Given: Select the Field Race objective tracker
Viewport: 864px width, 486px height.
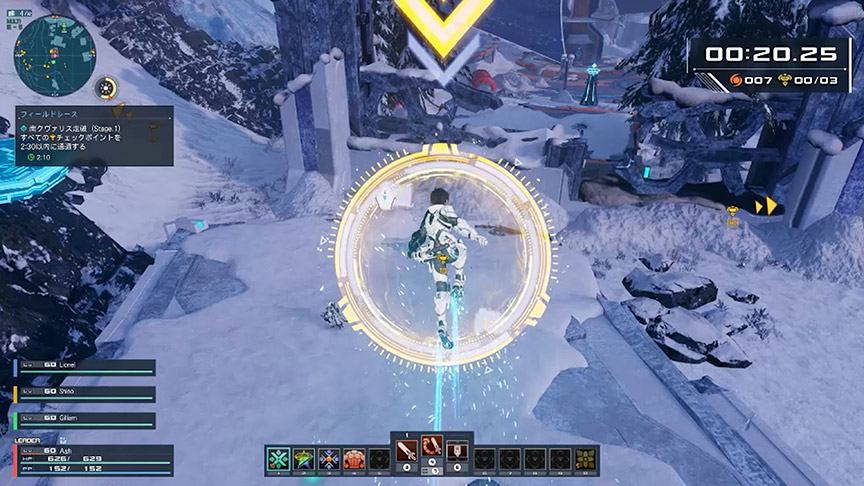Looking at the screenshot, I should point(94,136).
